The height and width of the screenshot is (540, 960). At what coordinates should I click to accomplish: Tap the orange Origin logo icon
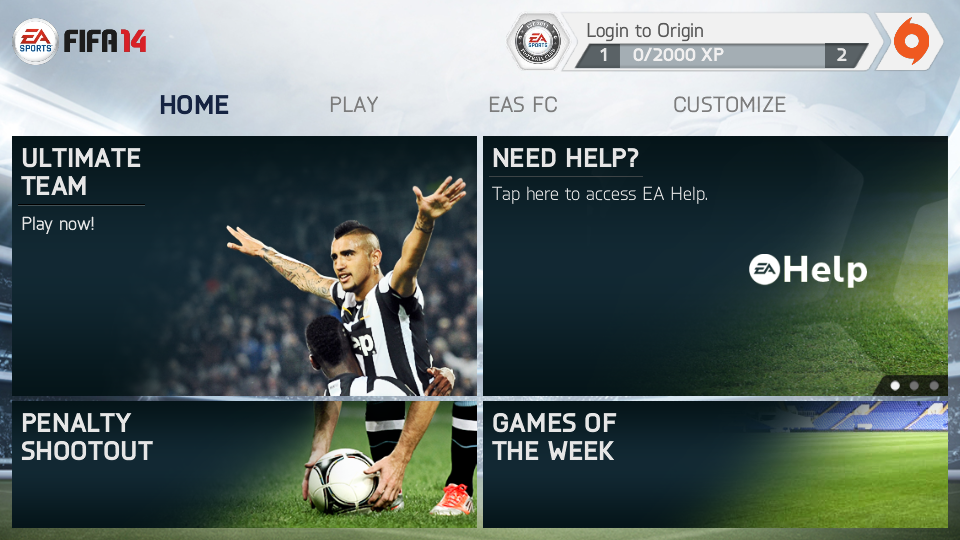click(911, 42)
